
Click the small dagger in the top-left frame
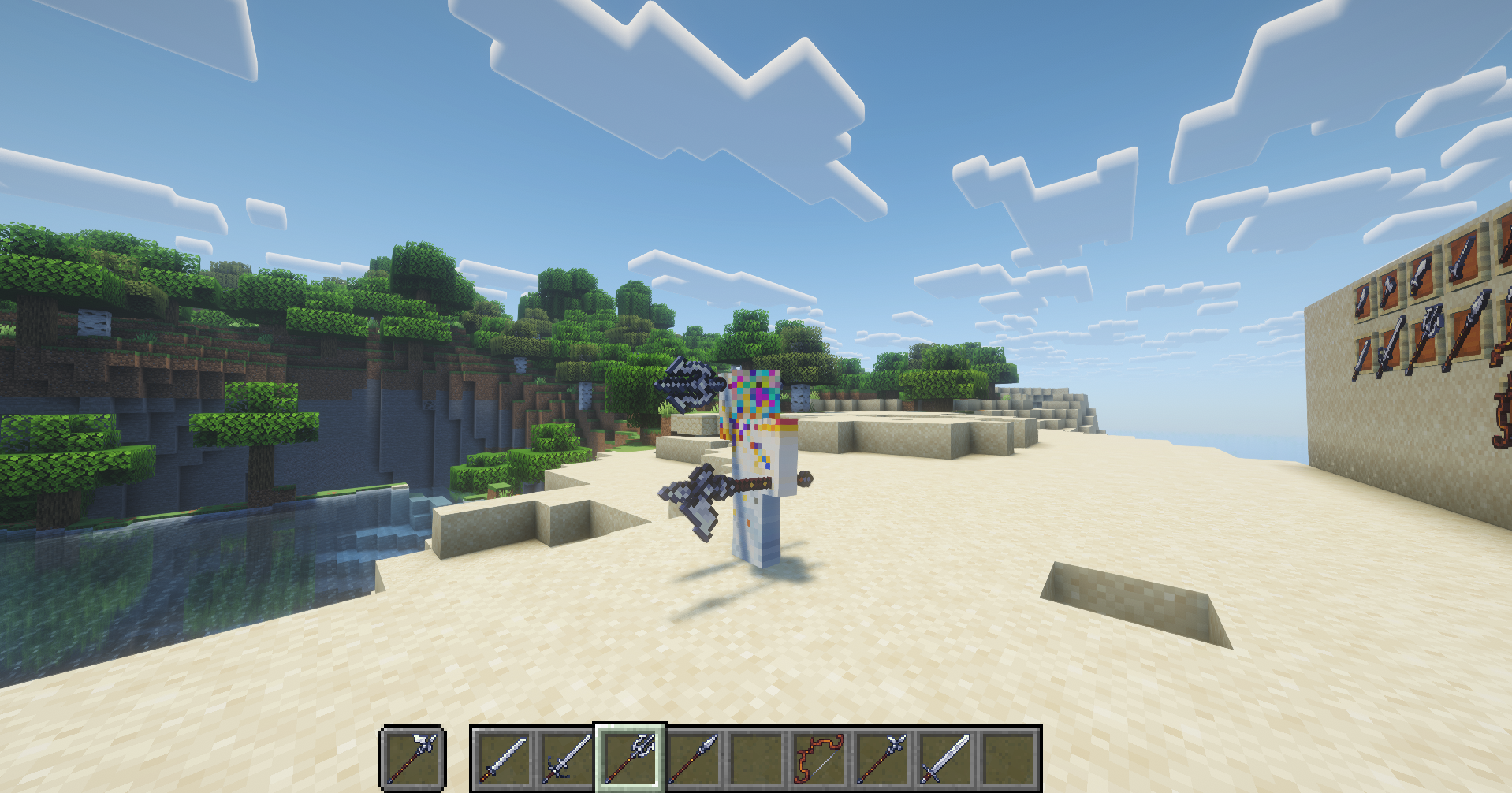[x=1361, y=300]
